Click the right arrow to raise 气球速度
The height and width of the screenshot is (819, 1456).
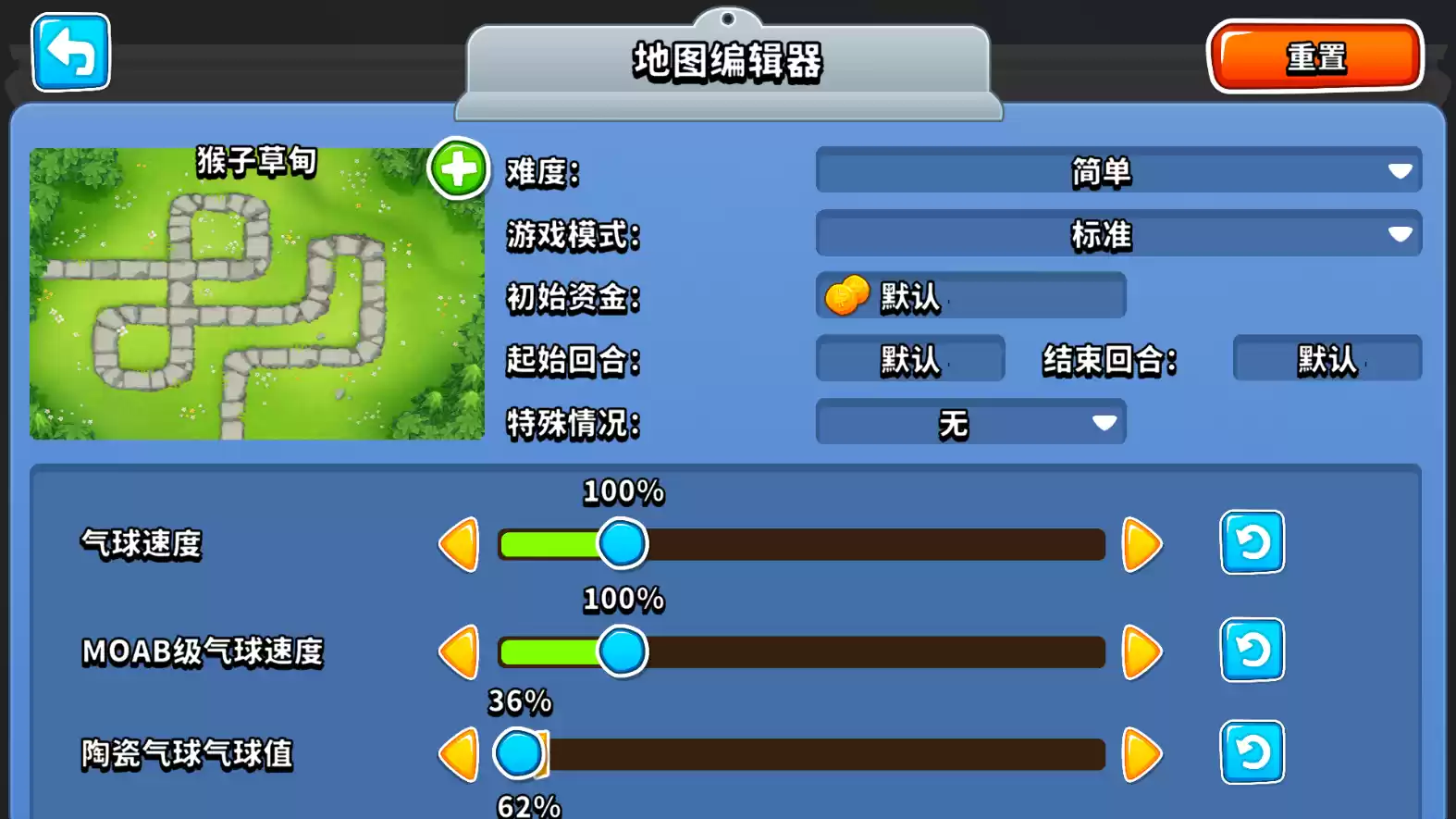(1140, 544)
